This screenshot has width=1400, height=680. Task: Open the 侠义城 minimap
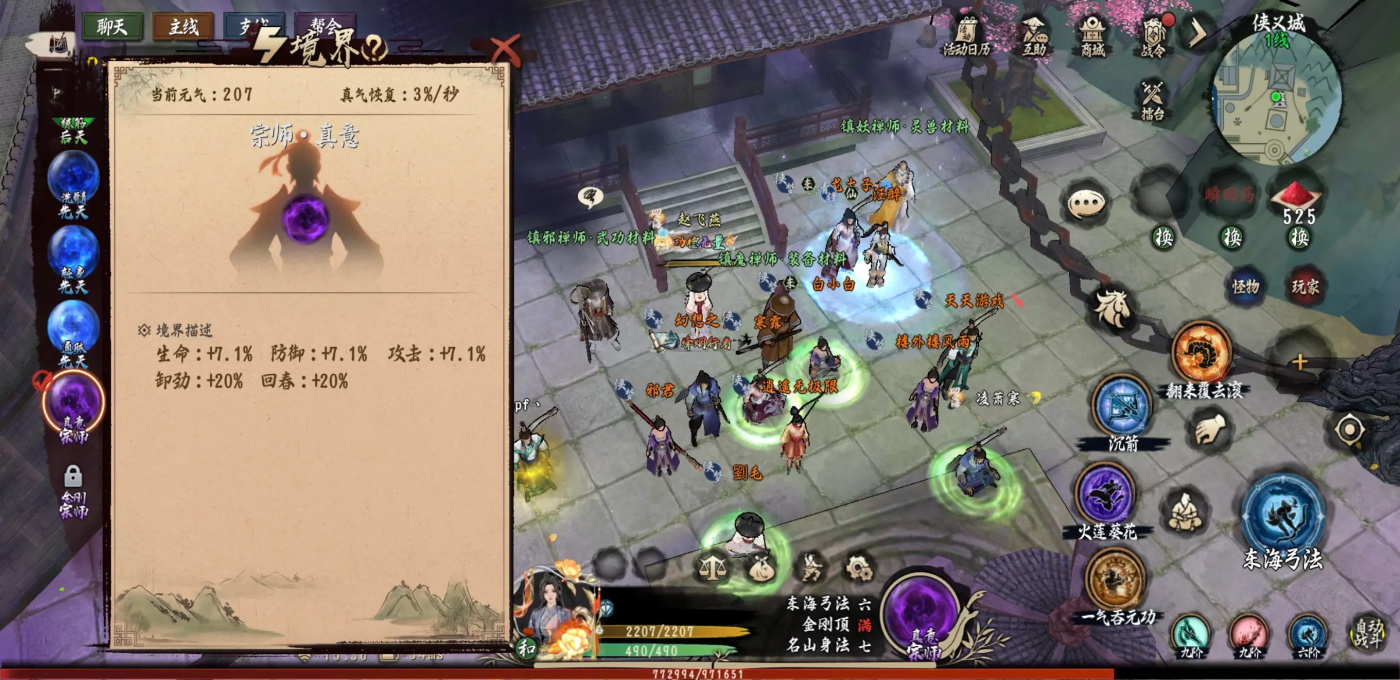tap(1275, 95)
